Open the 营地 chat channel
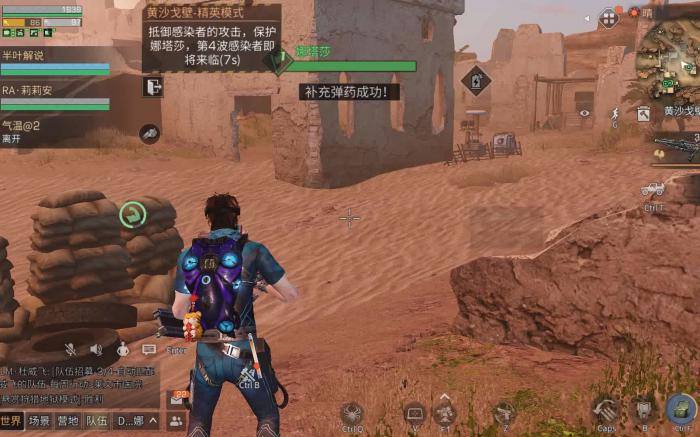The width and height of the screenshot is (700, 437). click(68, 421)
